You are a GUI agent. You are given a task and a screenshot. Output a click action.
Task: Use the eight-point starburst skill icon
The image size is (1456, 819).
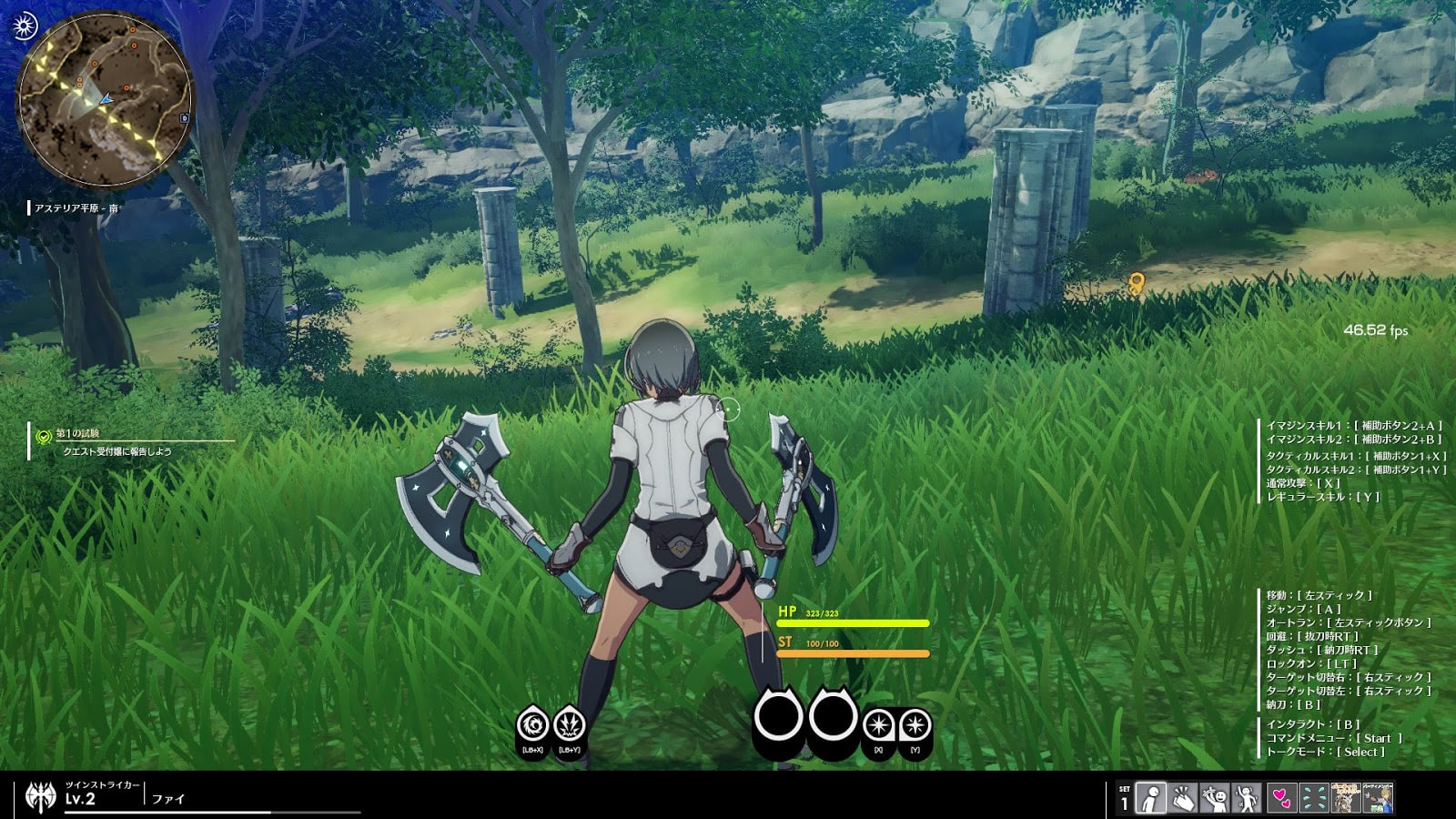click(878, 725)
